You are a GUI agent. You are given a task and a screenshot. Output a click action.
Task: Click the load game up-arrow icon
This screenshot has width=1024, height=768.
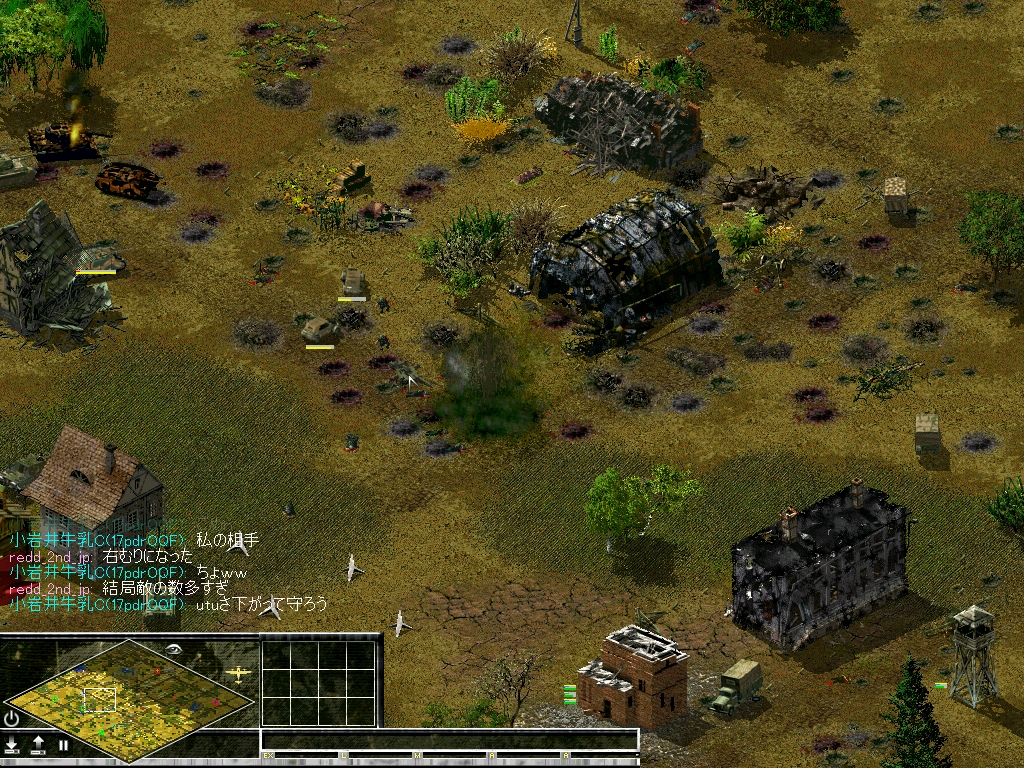[x=38, y=744]
